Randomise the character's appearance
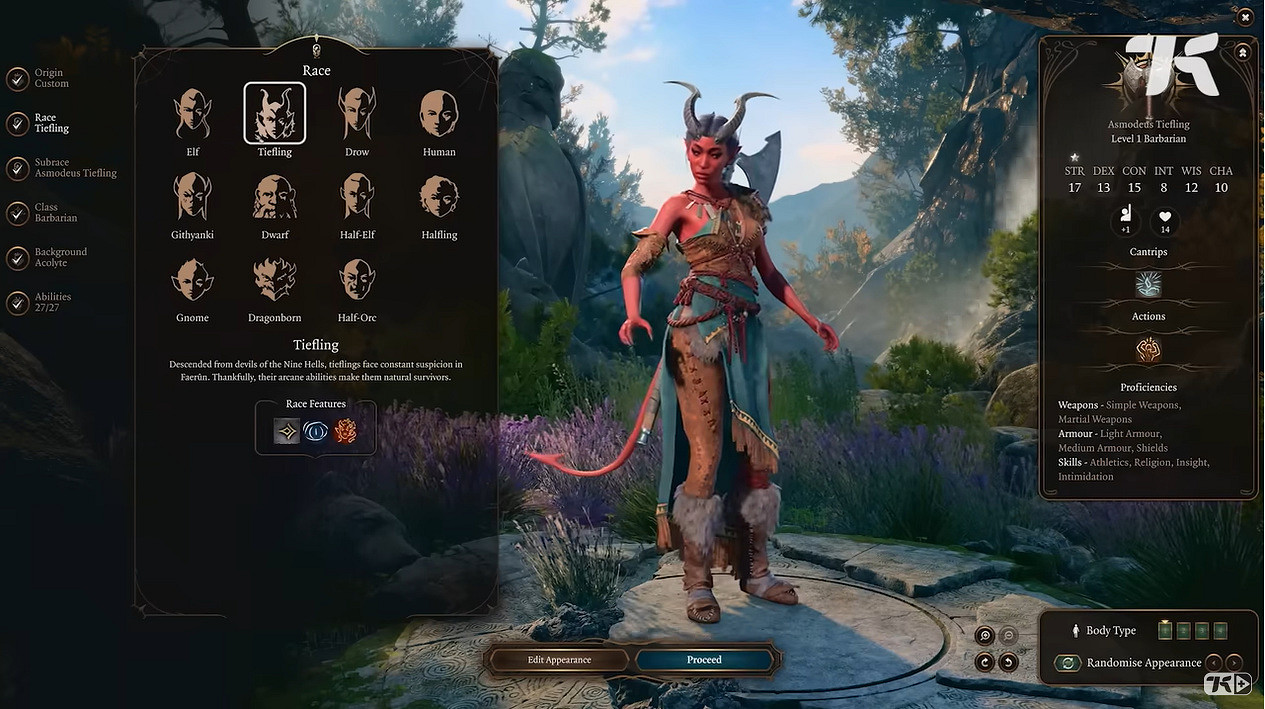The width and height of the screenshot is (1265, 709). [1068, 663]
